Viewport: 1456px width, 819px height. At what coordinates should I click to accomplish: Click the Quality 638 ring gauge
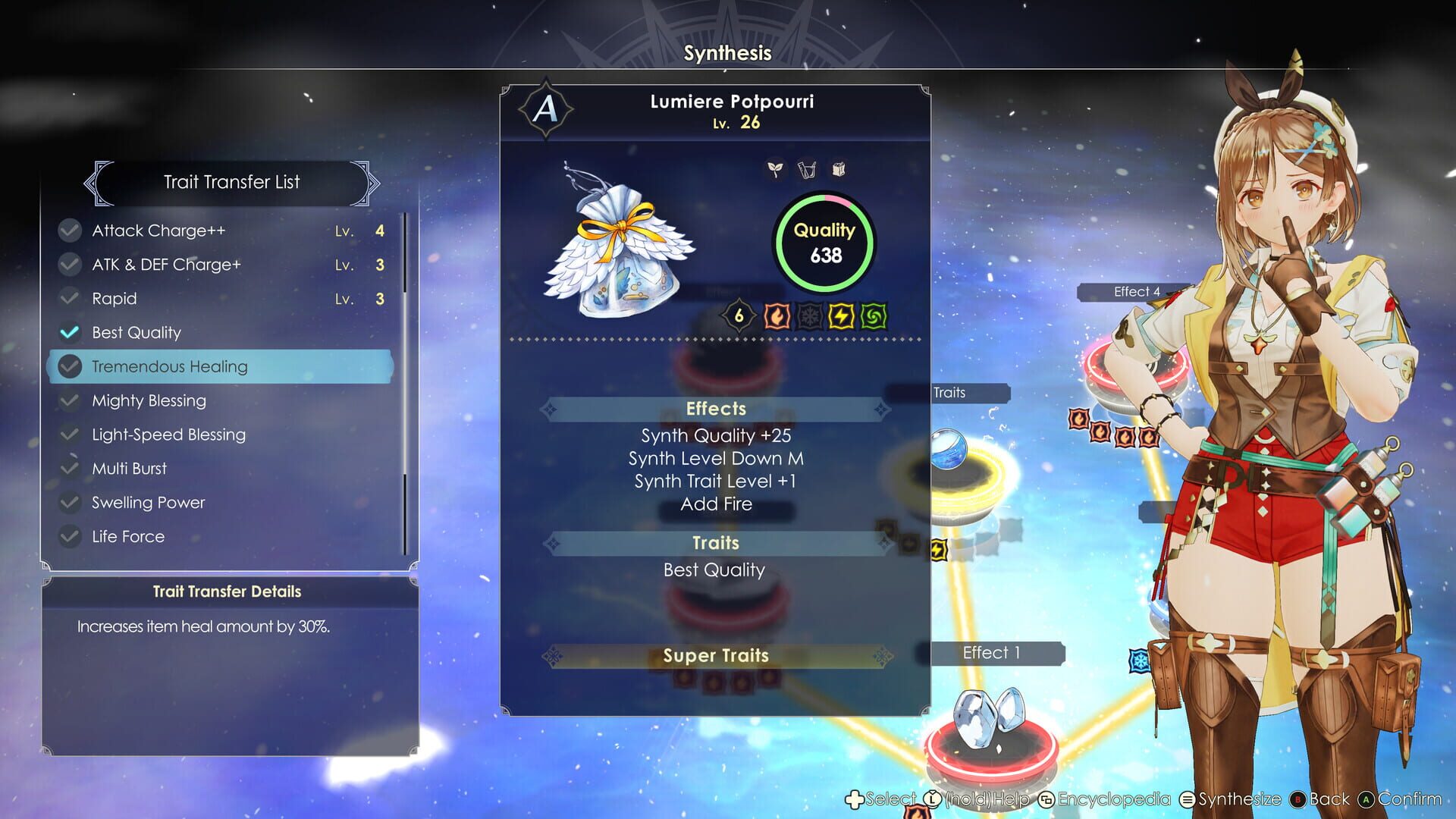824,242
